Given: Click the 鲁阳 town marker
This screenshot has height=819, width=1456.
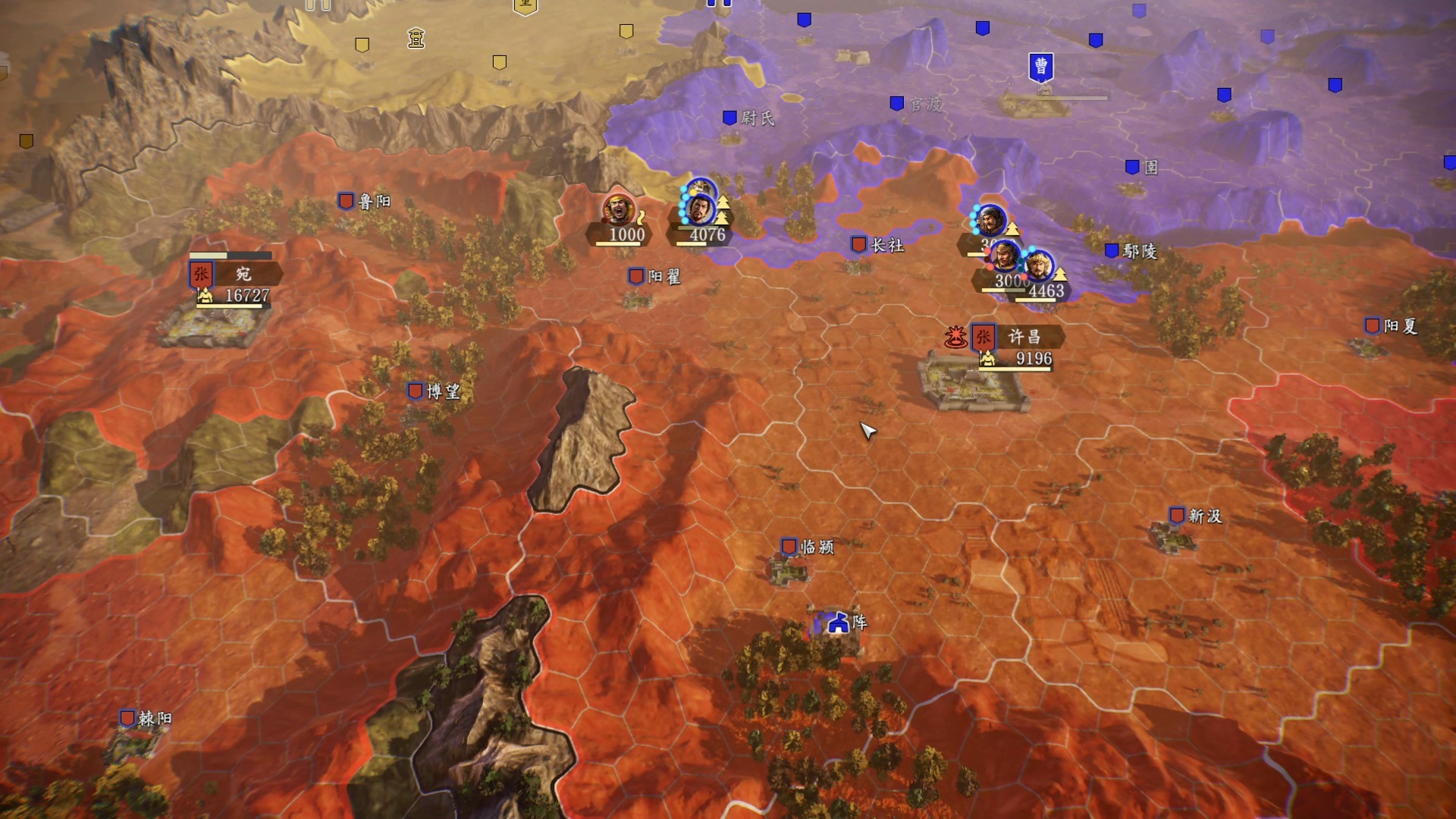Looking at the screenshot, I should [347, 201].
